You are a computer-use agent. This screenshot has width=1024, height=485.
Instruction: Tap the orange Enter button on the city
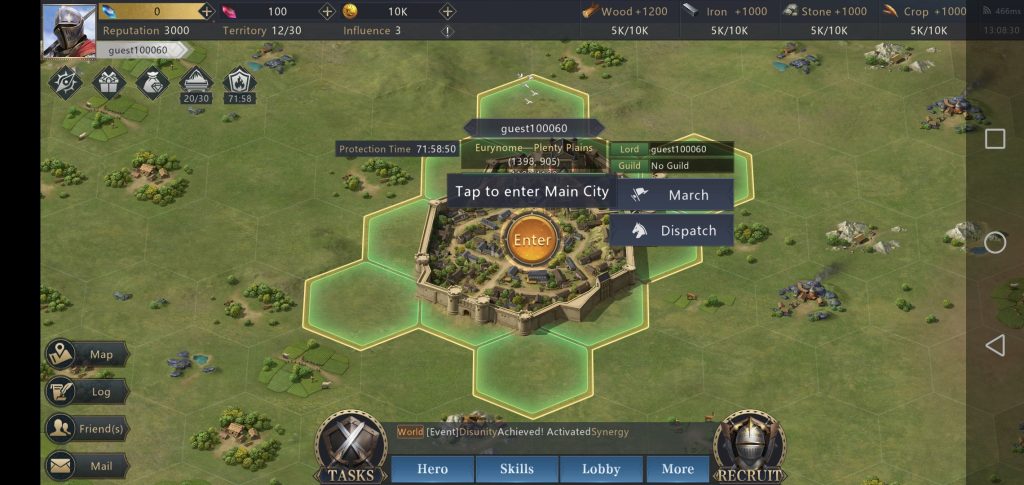(x=532, y=240)
